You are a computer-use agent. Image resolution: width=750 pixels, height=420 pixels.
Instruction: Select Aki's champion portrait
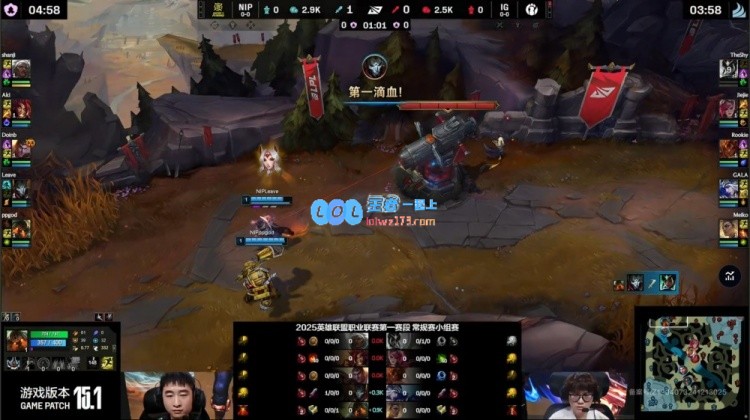21,109
